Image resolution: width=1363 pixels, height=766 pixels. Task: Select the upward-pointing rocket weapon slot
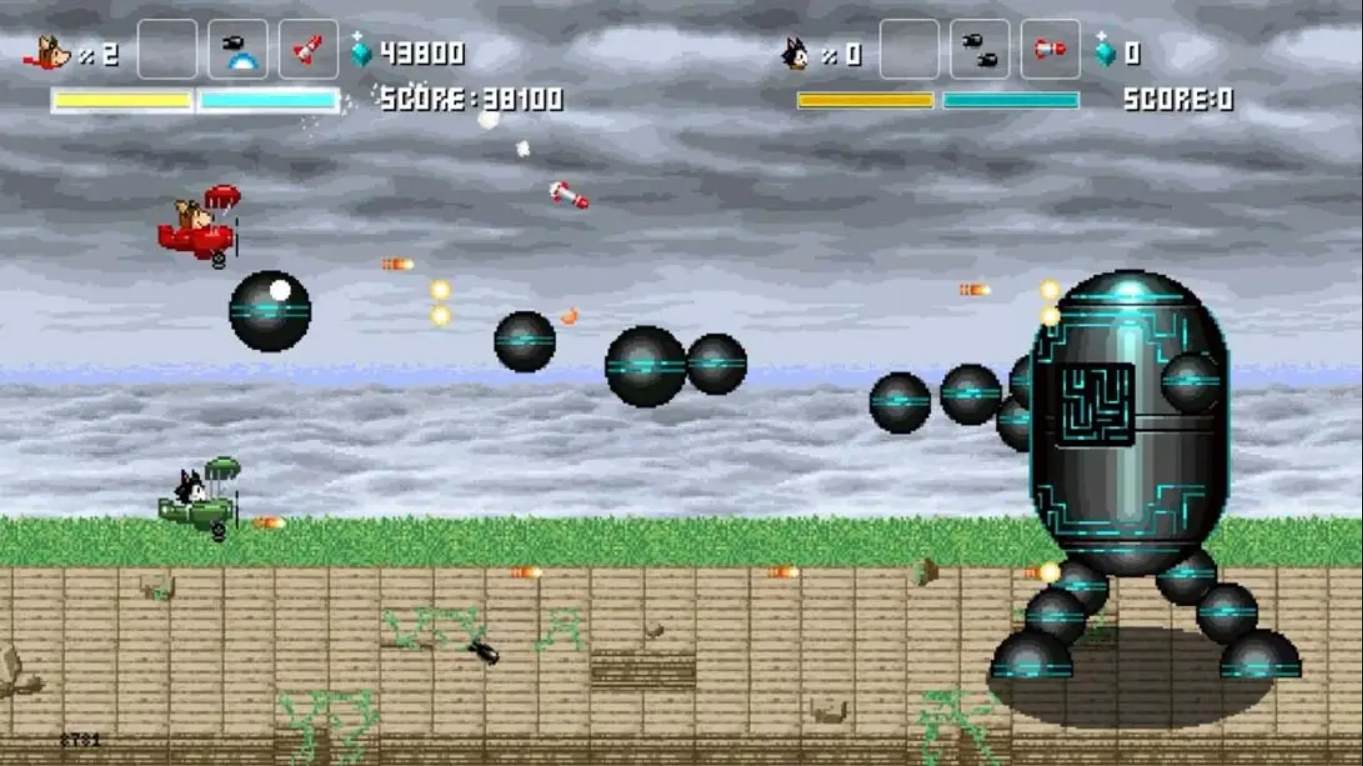(308, 50)
